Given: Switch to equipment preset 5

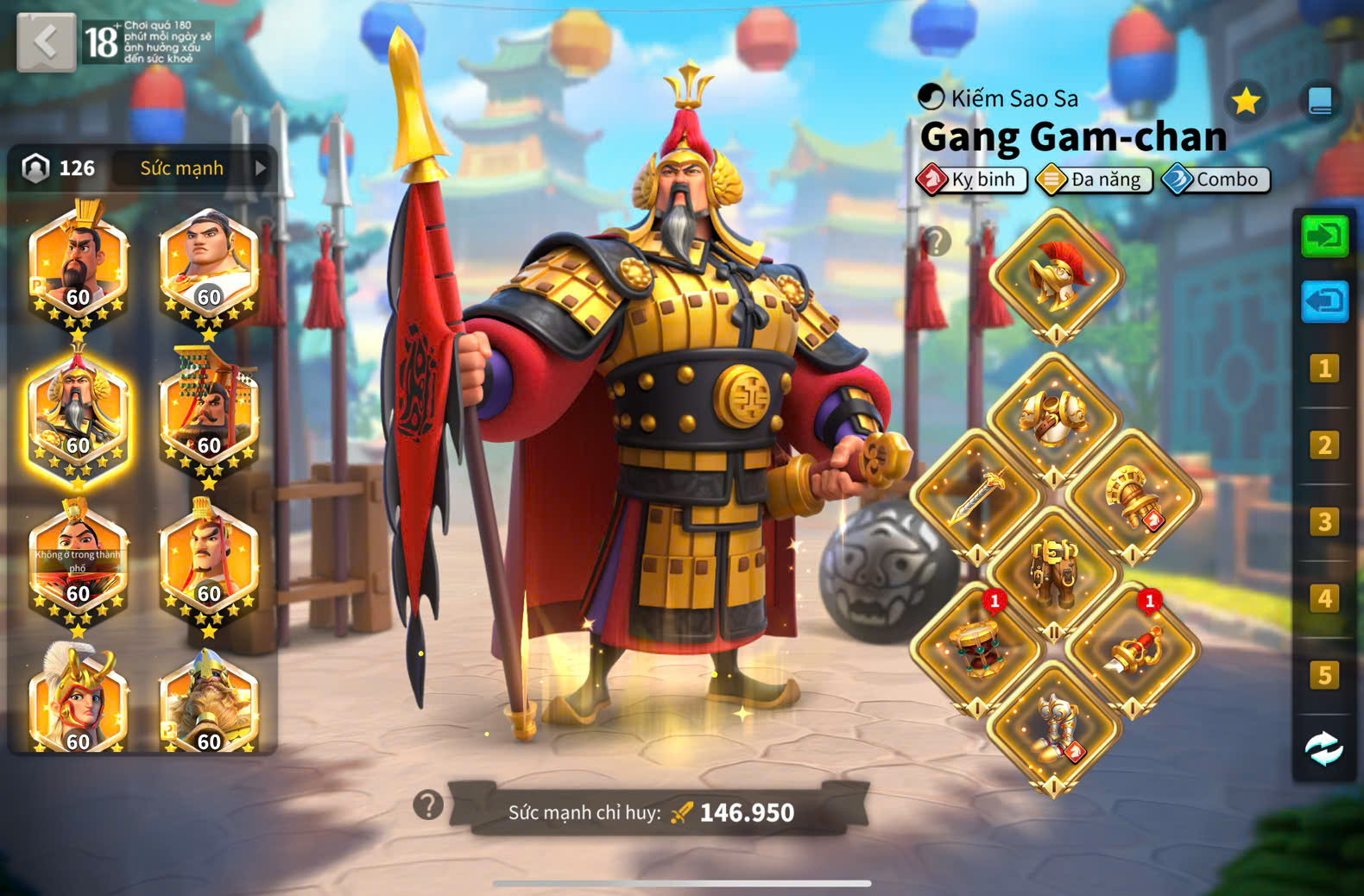Looking at the screenshot, I should [x=1324, y=675].
